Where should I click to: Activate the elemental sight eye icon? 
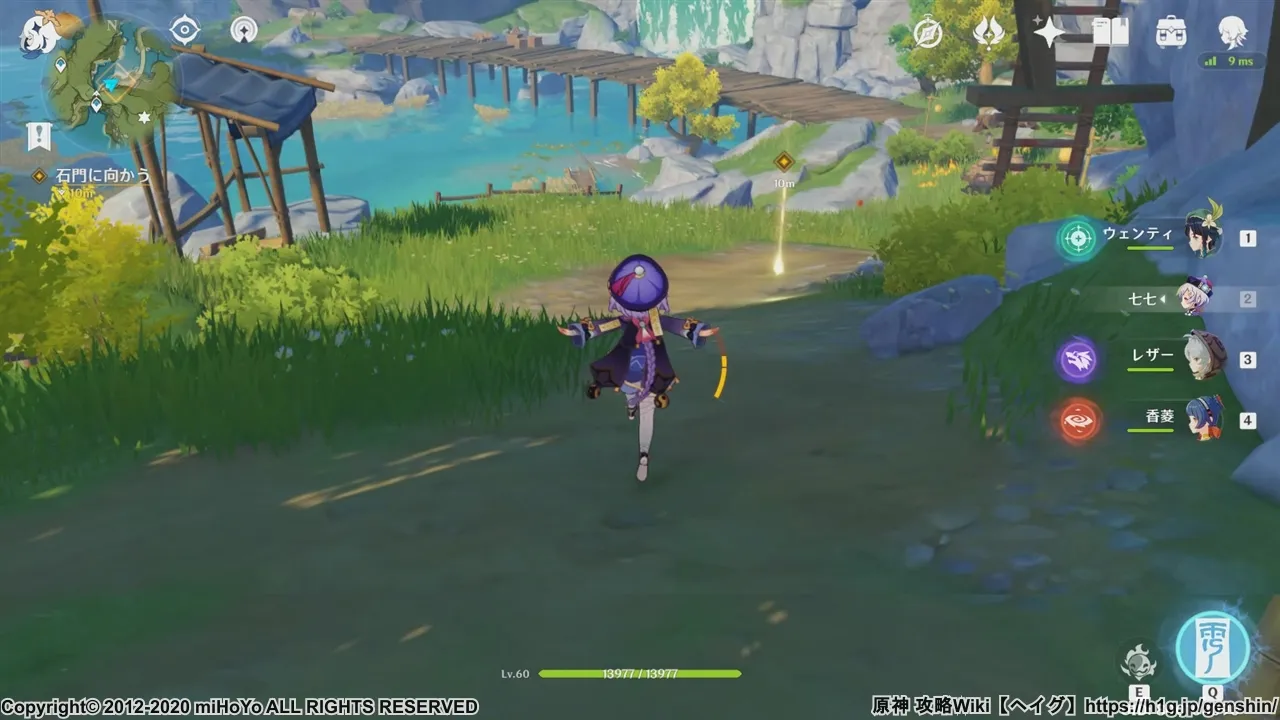coord(183,29)
